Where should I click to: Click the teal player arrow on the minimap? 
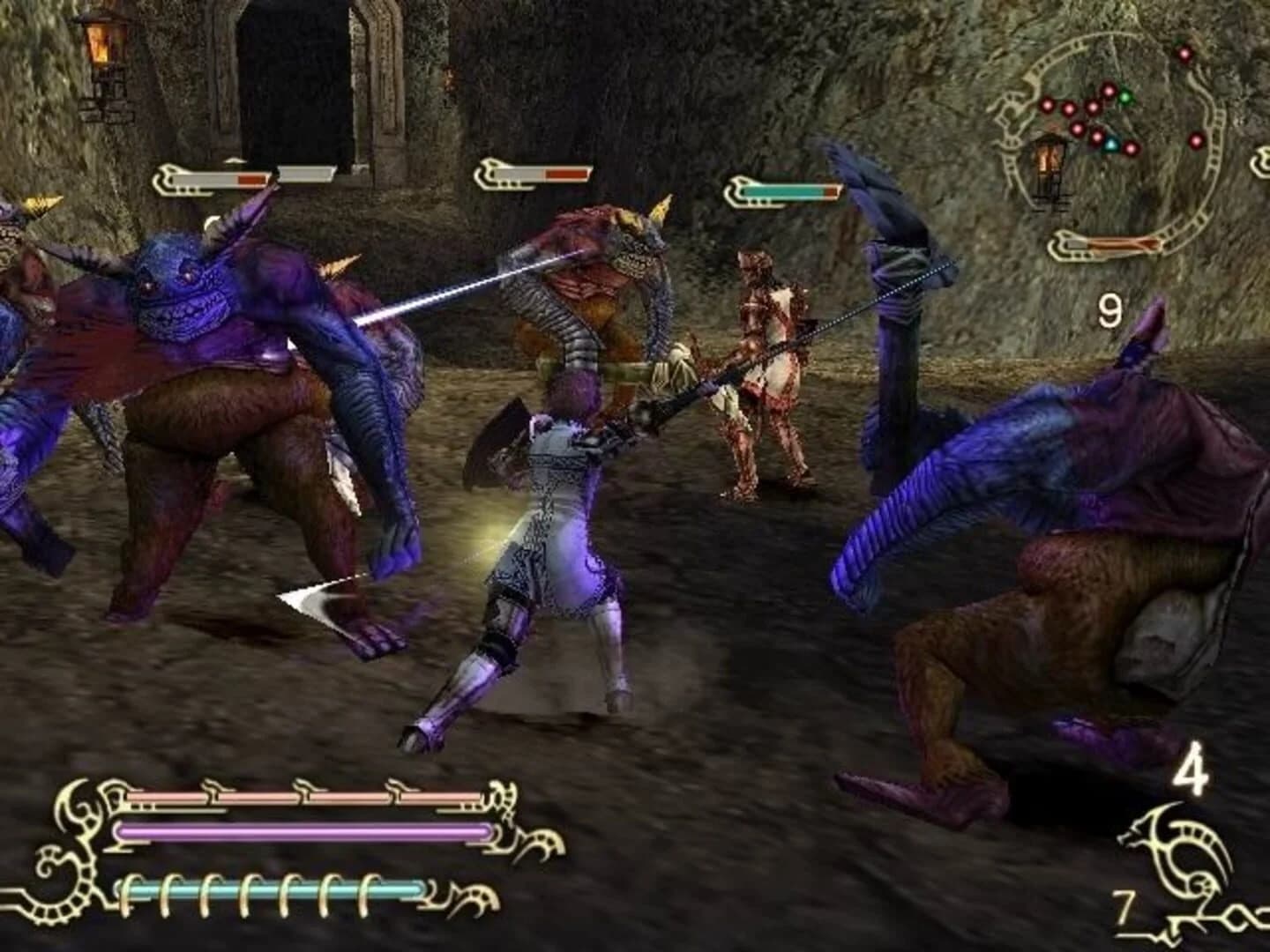point(1112,145)
